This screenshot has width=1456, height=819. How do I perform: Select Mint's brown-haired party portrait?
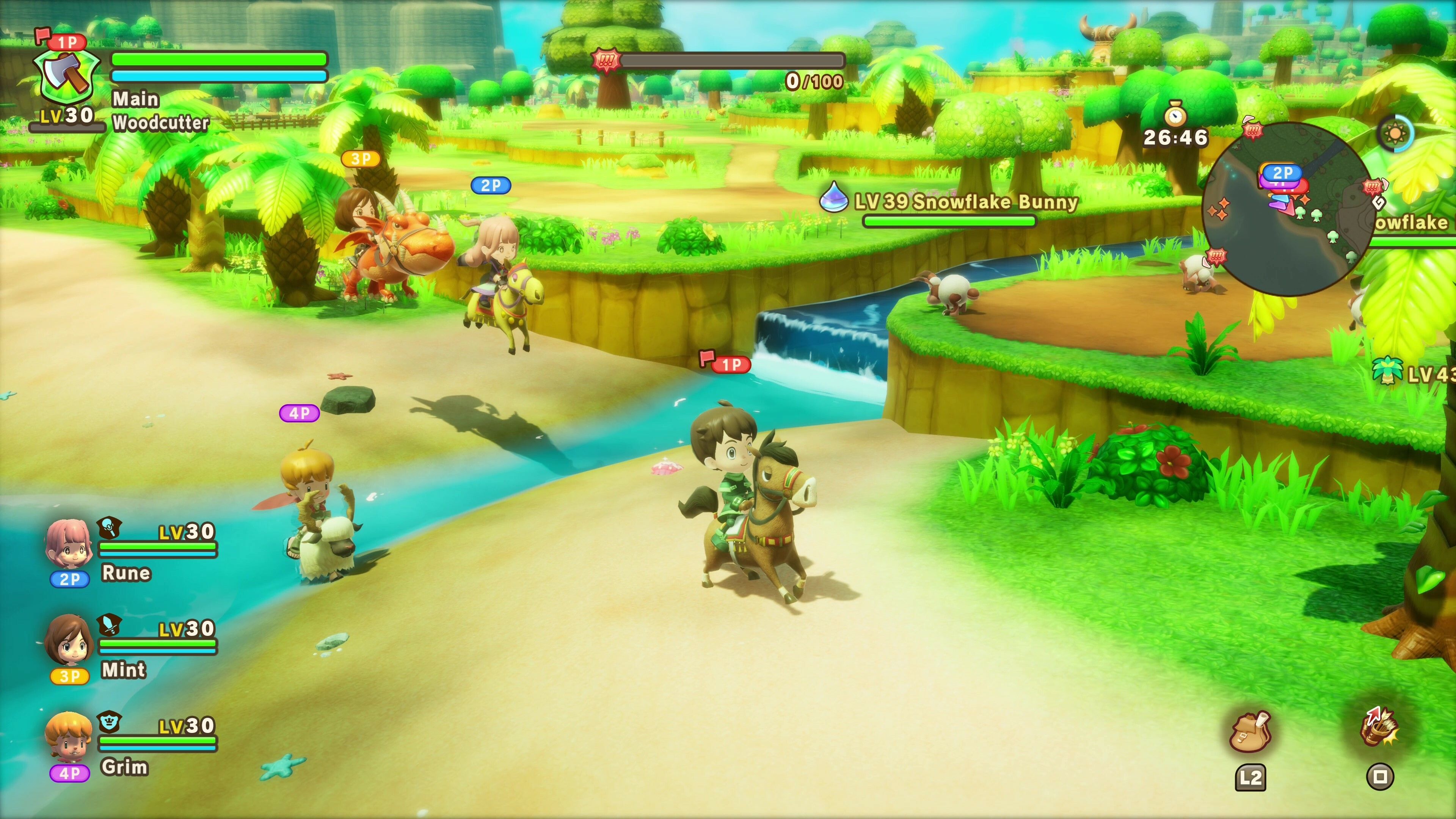(x=68, y=641)
